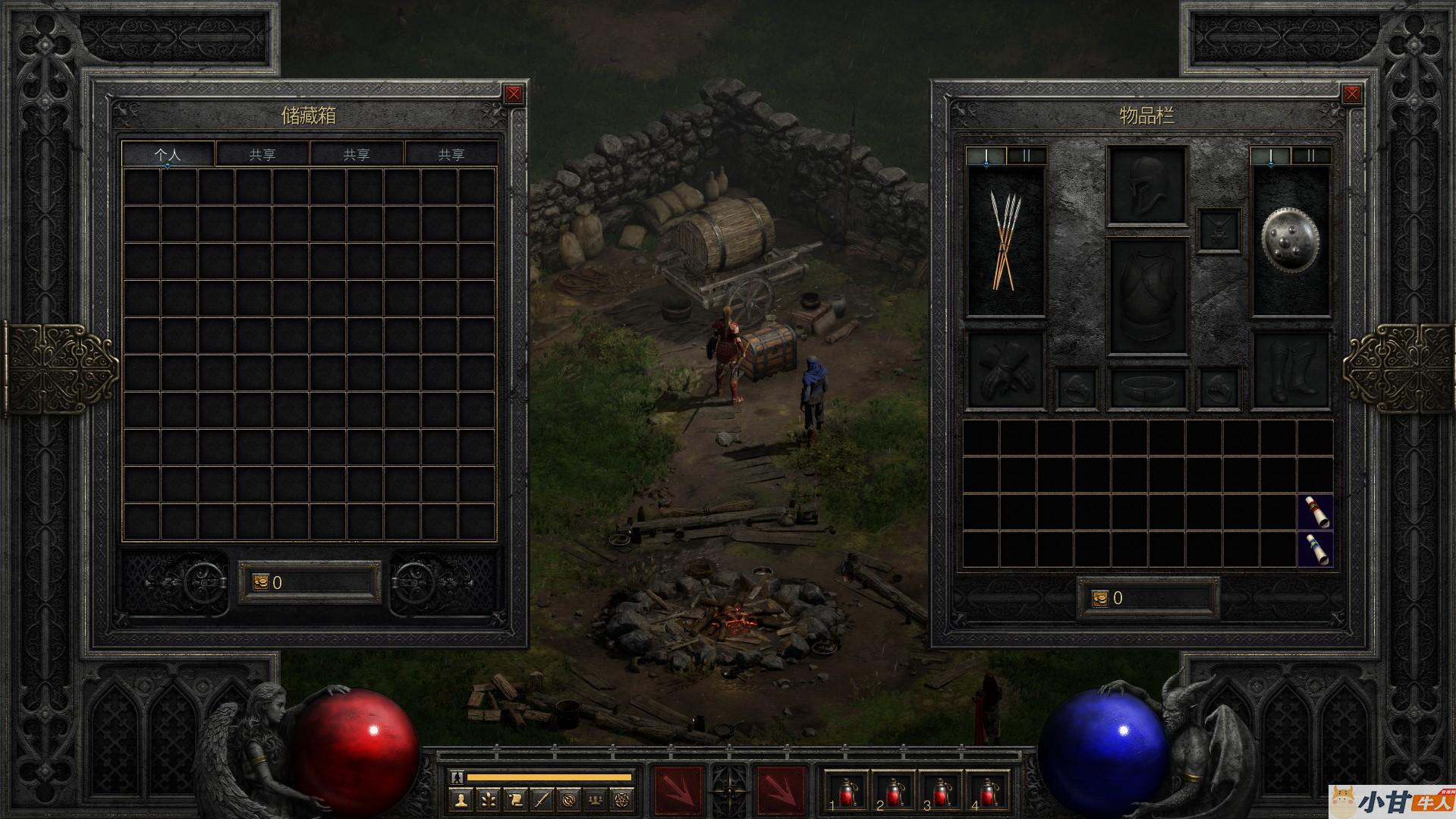Use the healing potion in belt slot 4

(x=988, y=793)
